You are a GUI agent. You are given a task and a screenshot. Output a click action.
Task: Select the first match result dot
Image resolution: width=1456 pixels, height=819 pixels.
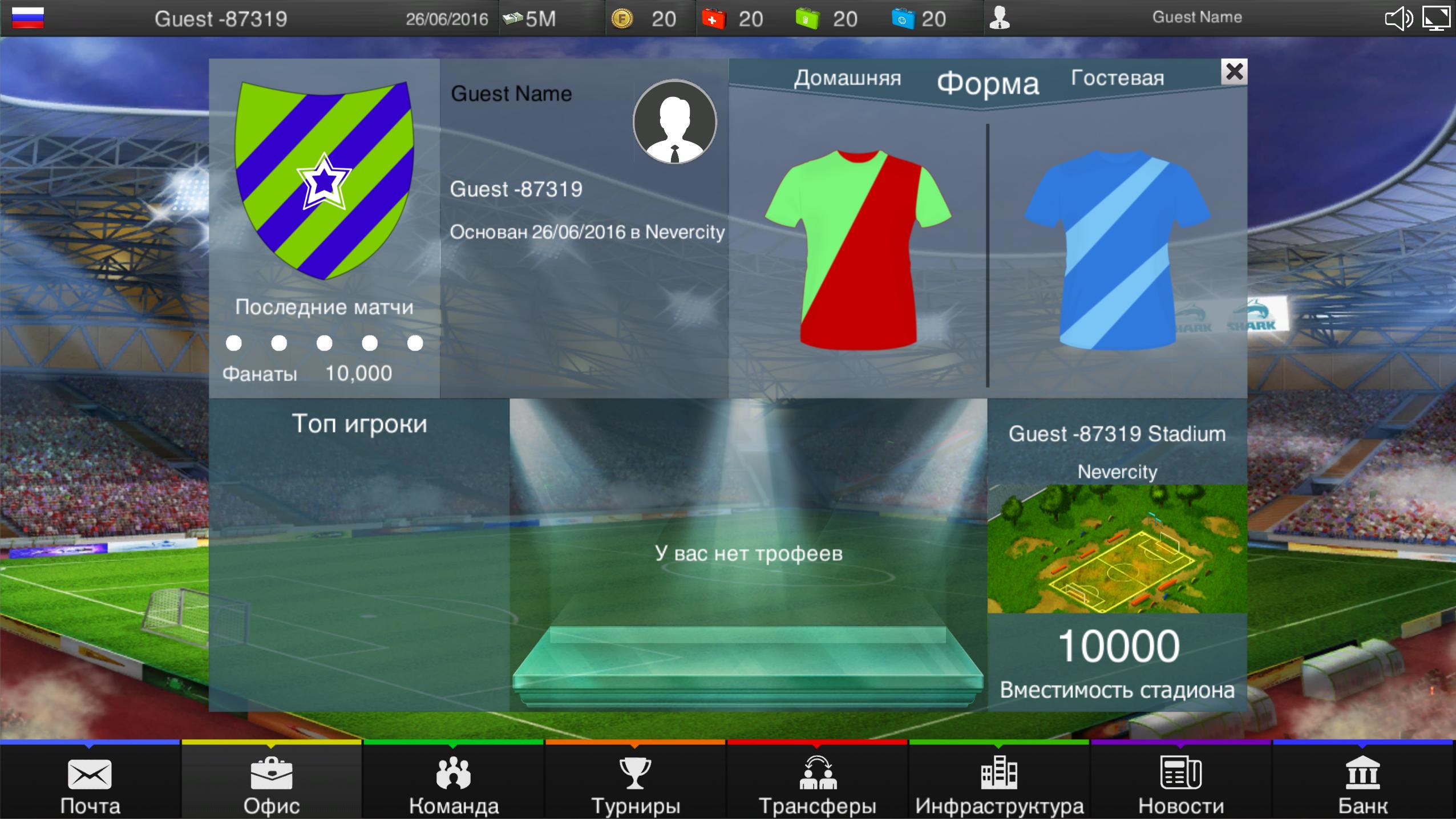(233, 343)
